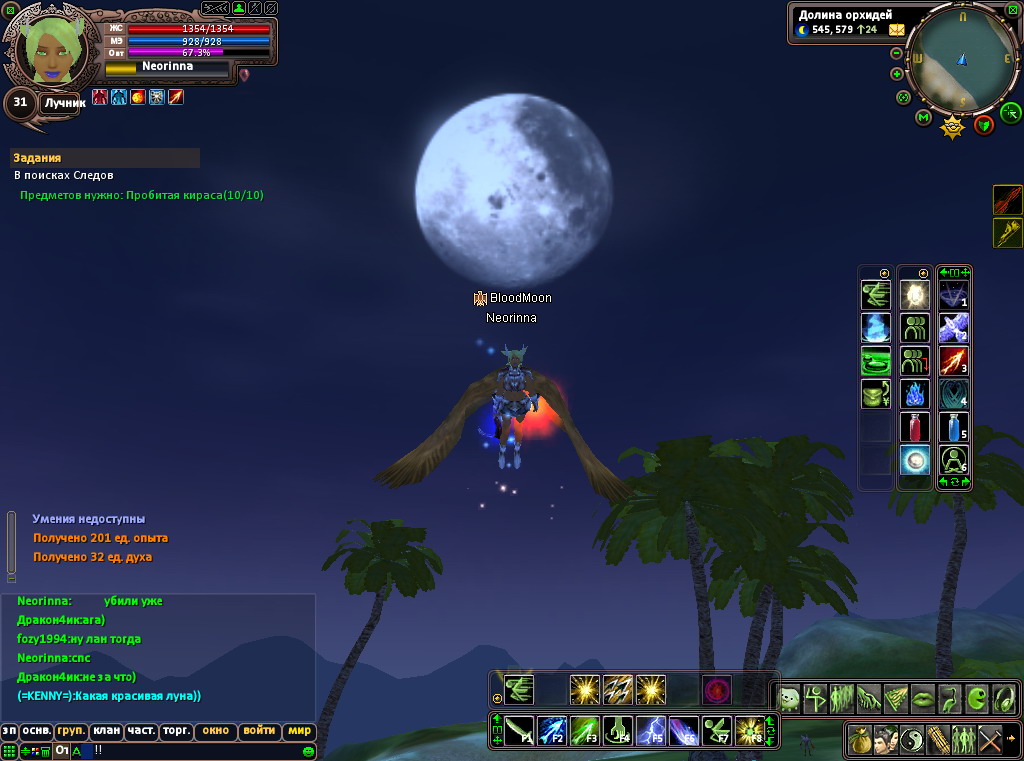Open the chat emoticon smiley menu
Screen dimensions: 1024x761
point(308,750)
